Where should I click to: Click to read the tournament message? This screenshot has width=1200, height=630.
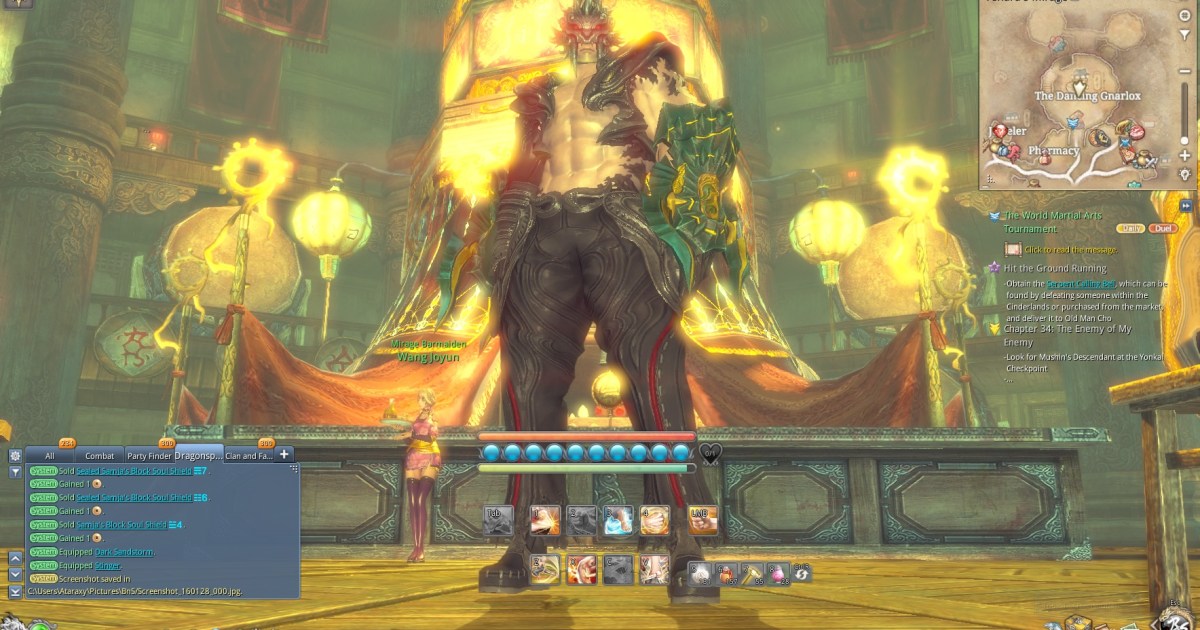coord(1070,249)
